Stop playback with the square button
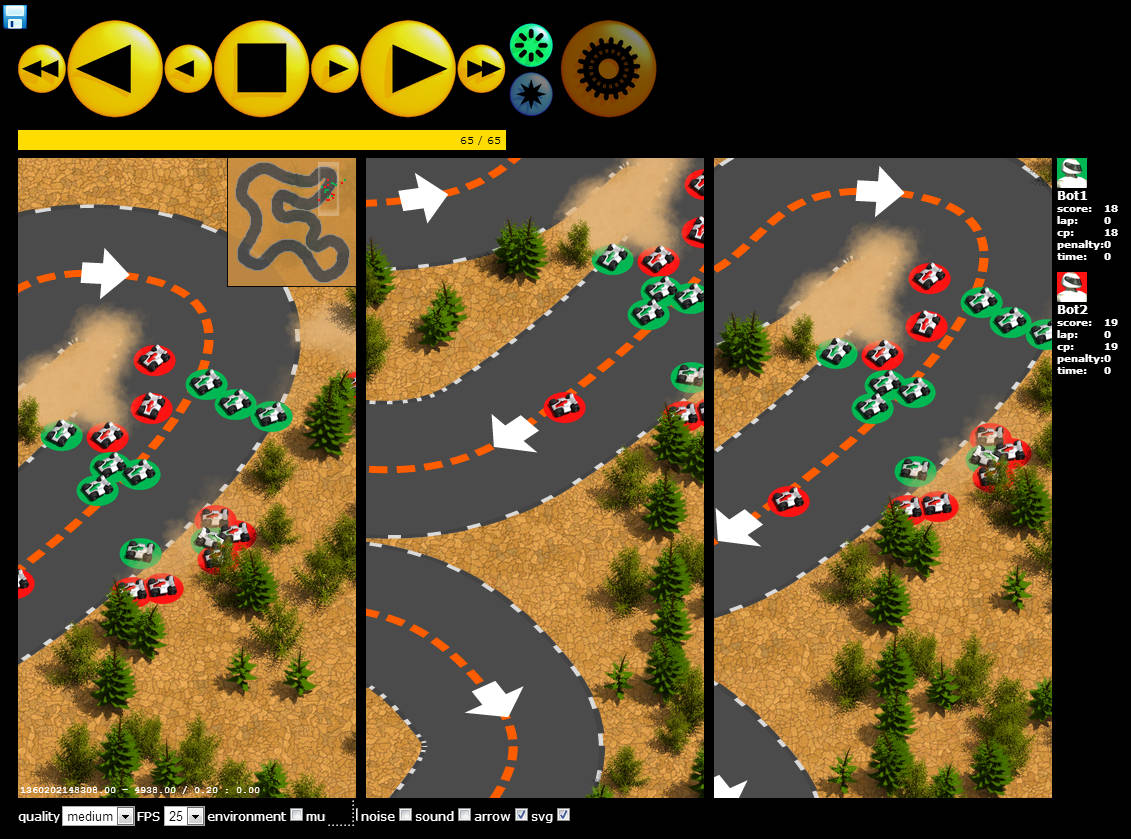Screen dimensions: 1131x839 (261, 69)
